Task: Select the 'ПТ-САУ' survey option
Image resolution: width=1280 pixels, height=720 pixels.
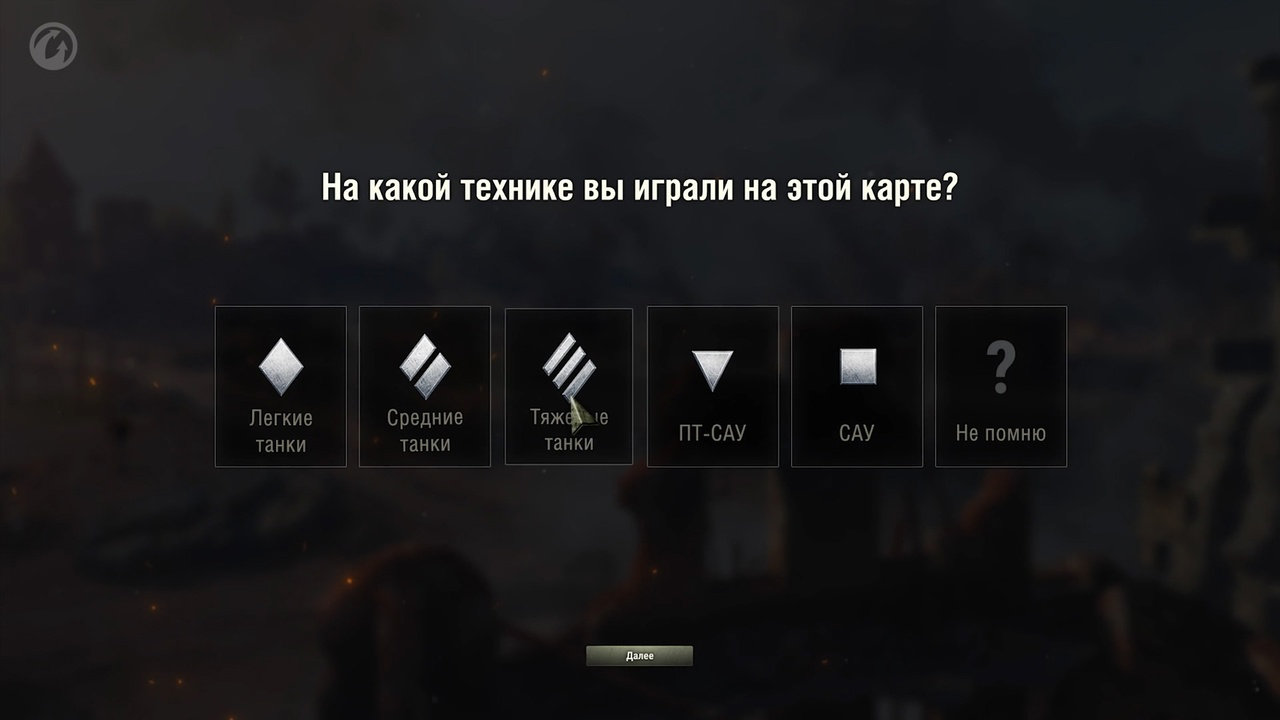Action: coord(712,386)
